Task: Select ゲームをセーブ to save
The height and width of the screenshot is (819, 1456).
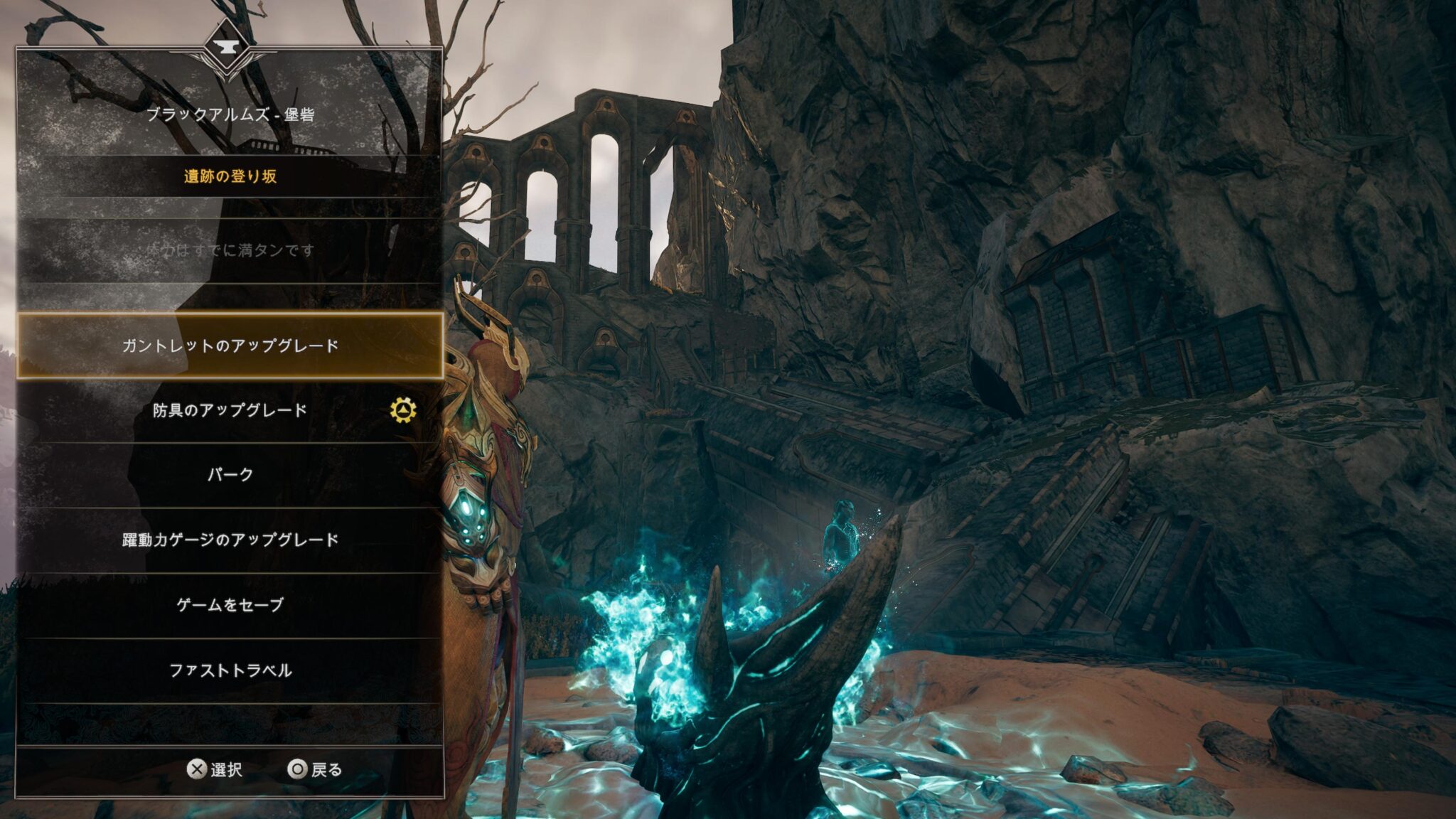Action: pyautogui.click(x=230, y=605)
